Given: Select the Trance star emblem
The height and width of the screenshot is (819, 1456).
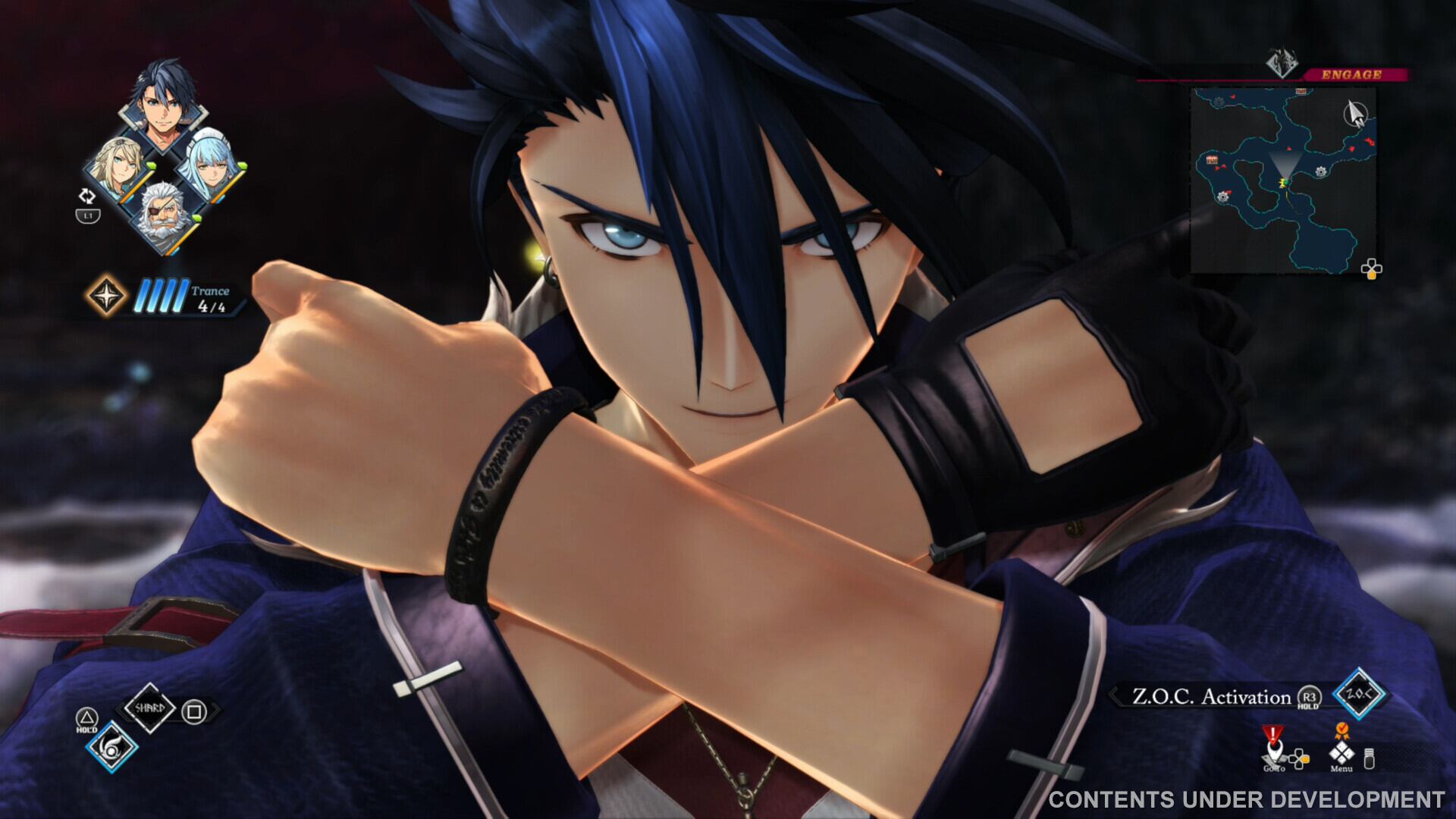Looking at the screenshot, I should coord(108,297).
